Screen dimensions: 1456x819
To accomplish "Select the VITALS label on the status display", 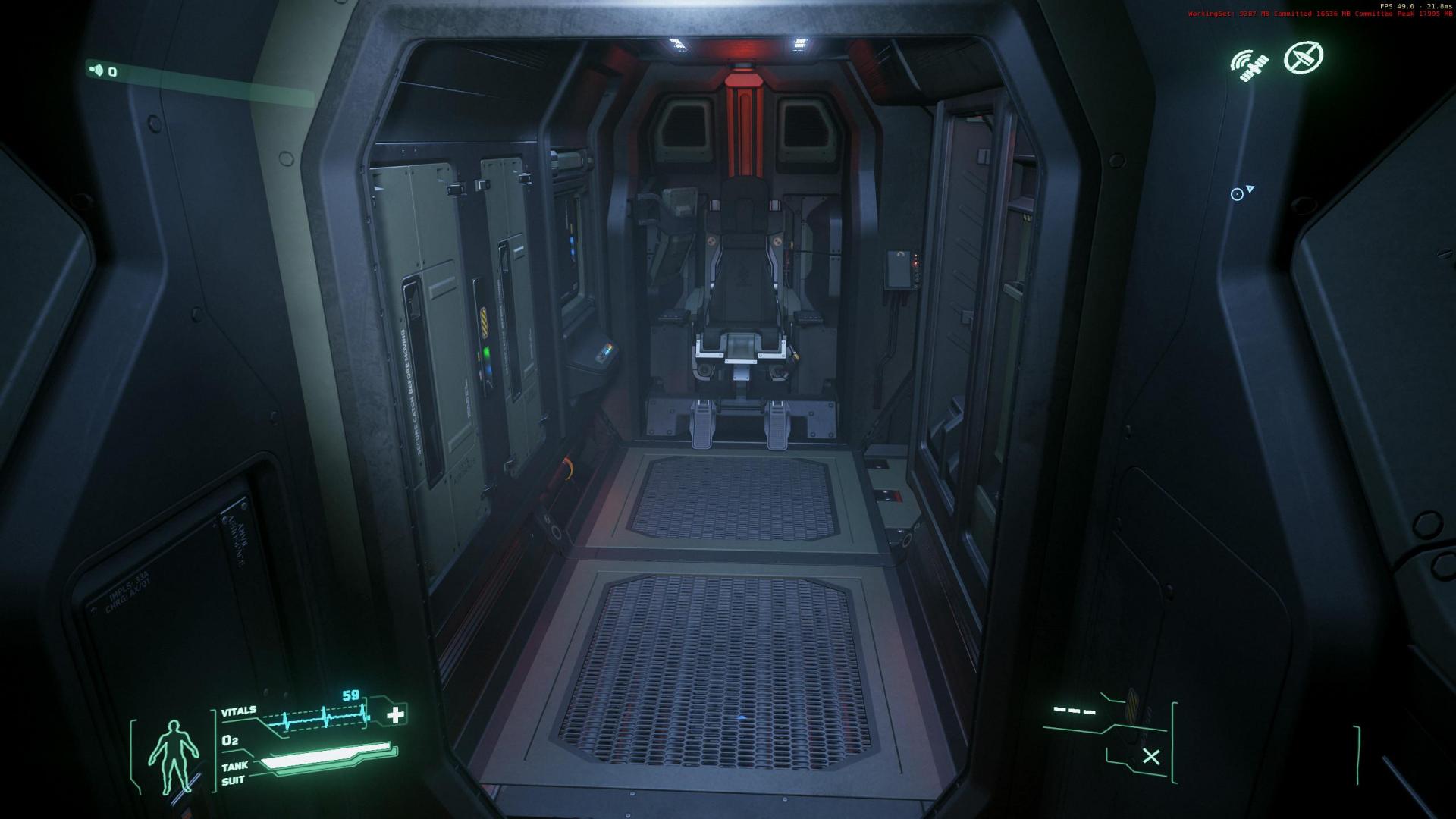I will tap(239, 709).
